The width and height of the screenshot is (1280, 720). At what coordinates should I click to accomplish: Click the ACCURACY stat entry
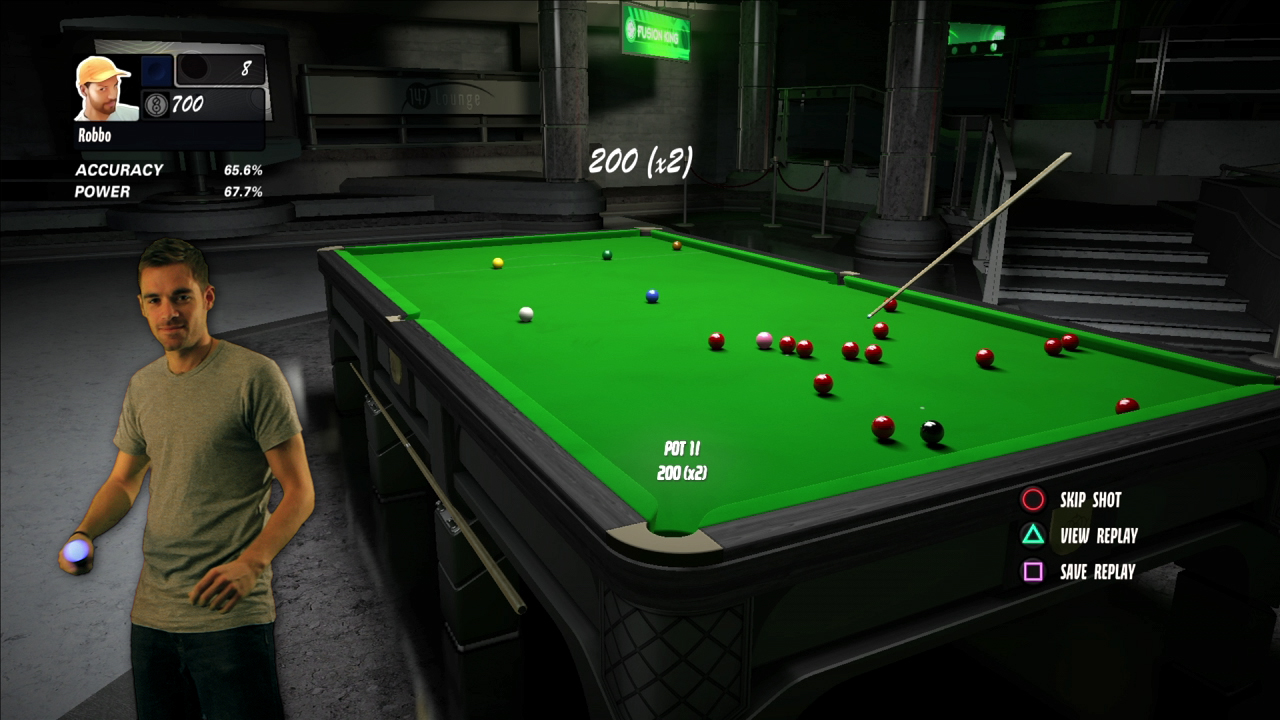(x=121, y=169)
